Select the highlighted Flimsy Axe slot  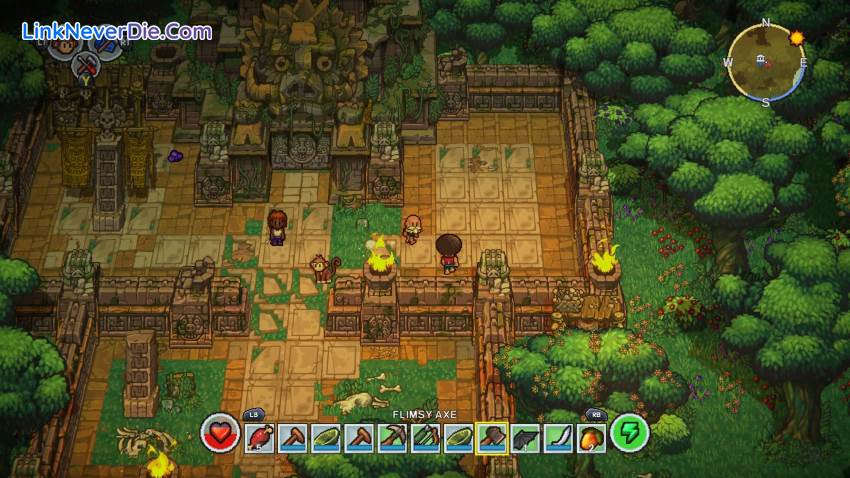(492, 437)
